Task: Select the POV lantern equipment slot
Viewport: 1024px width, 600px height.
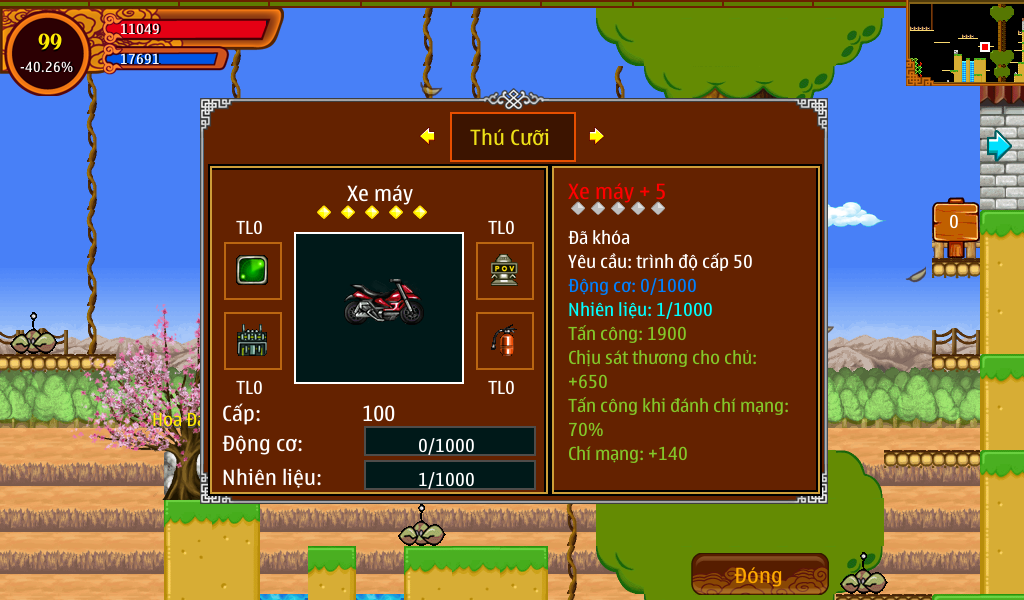Action: pos(504,271)
